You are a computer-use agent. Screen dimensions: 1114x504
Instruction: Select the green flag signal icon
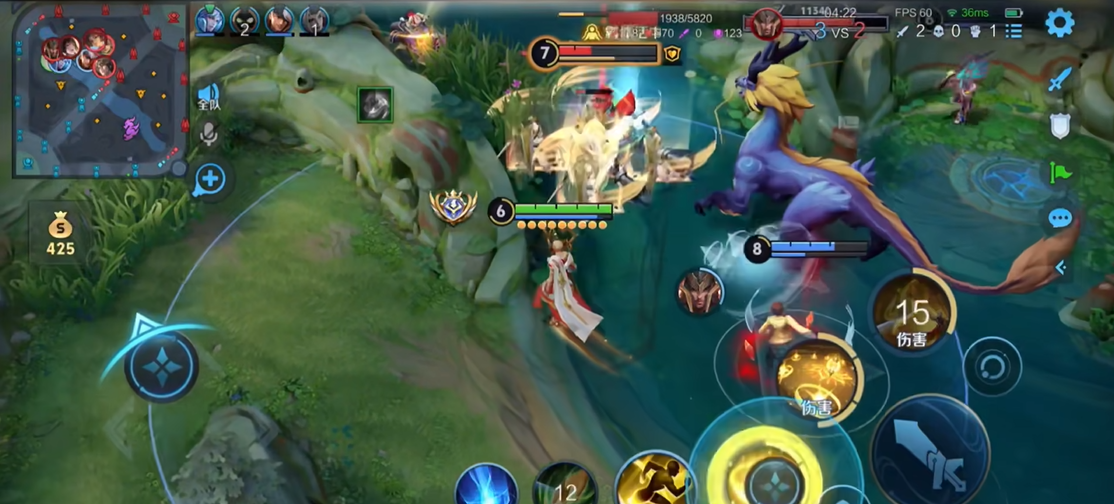coord(1060,172)
